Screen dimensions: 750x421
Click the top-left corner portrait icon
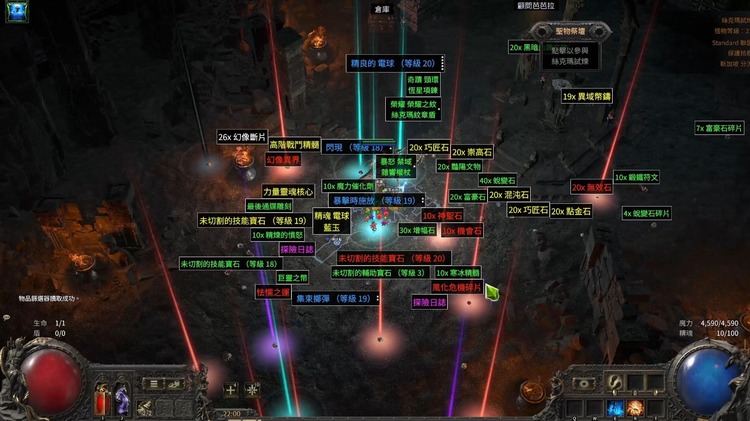[15, 13]
